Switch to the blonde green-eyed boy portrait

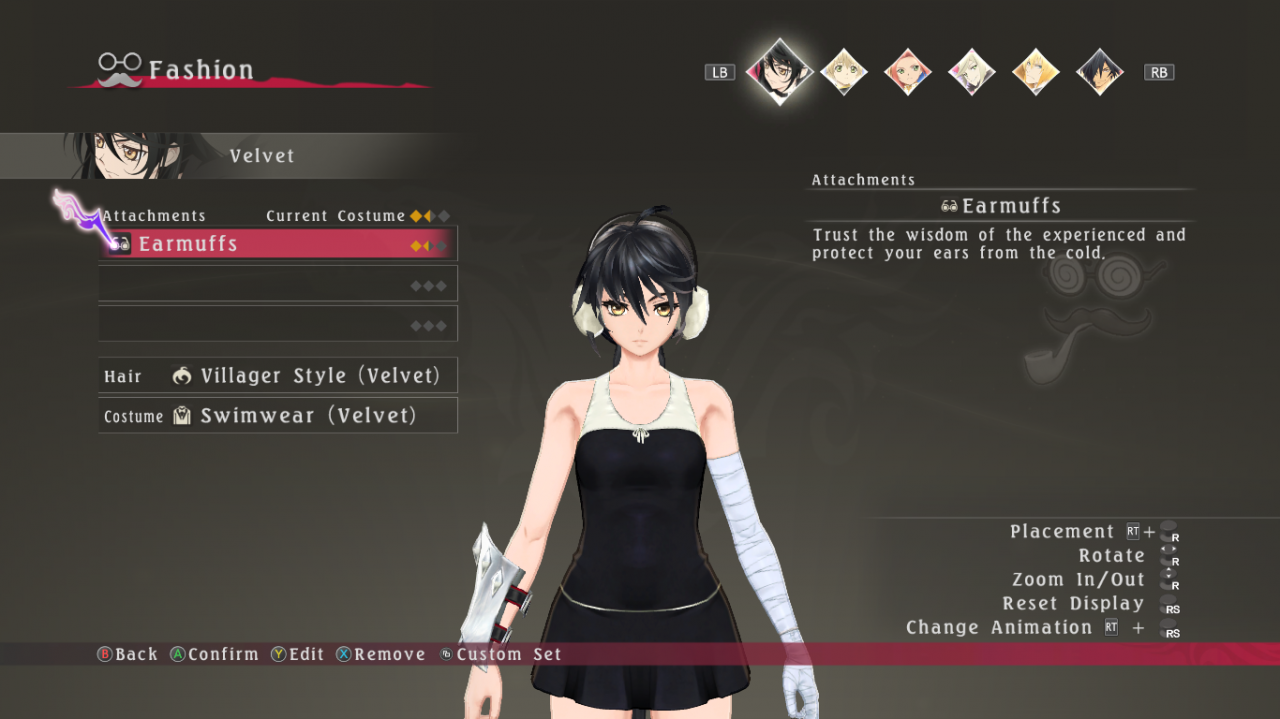pyautogui.click(x=844, y=72)
